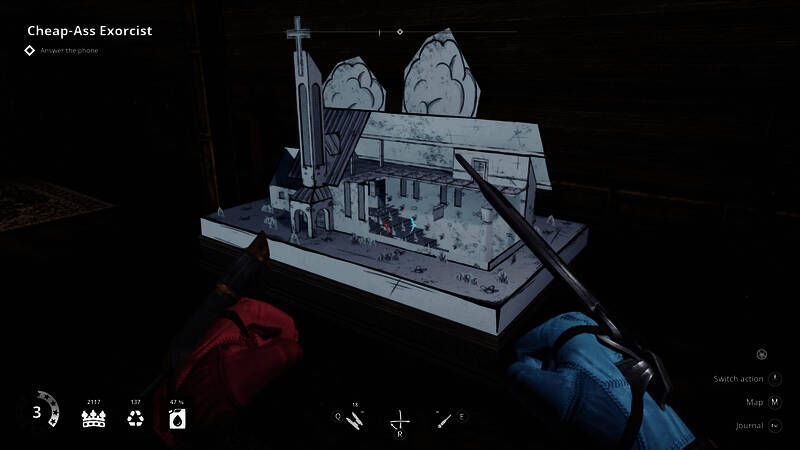The height and width of the screenshot is (450, 800).
Task: Click the crown currency icon
Action: [x=94, y=418]
